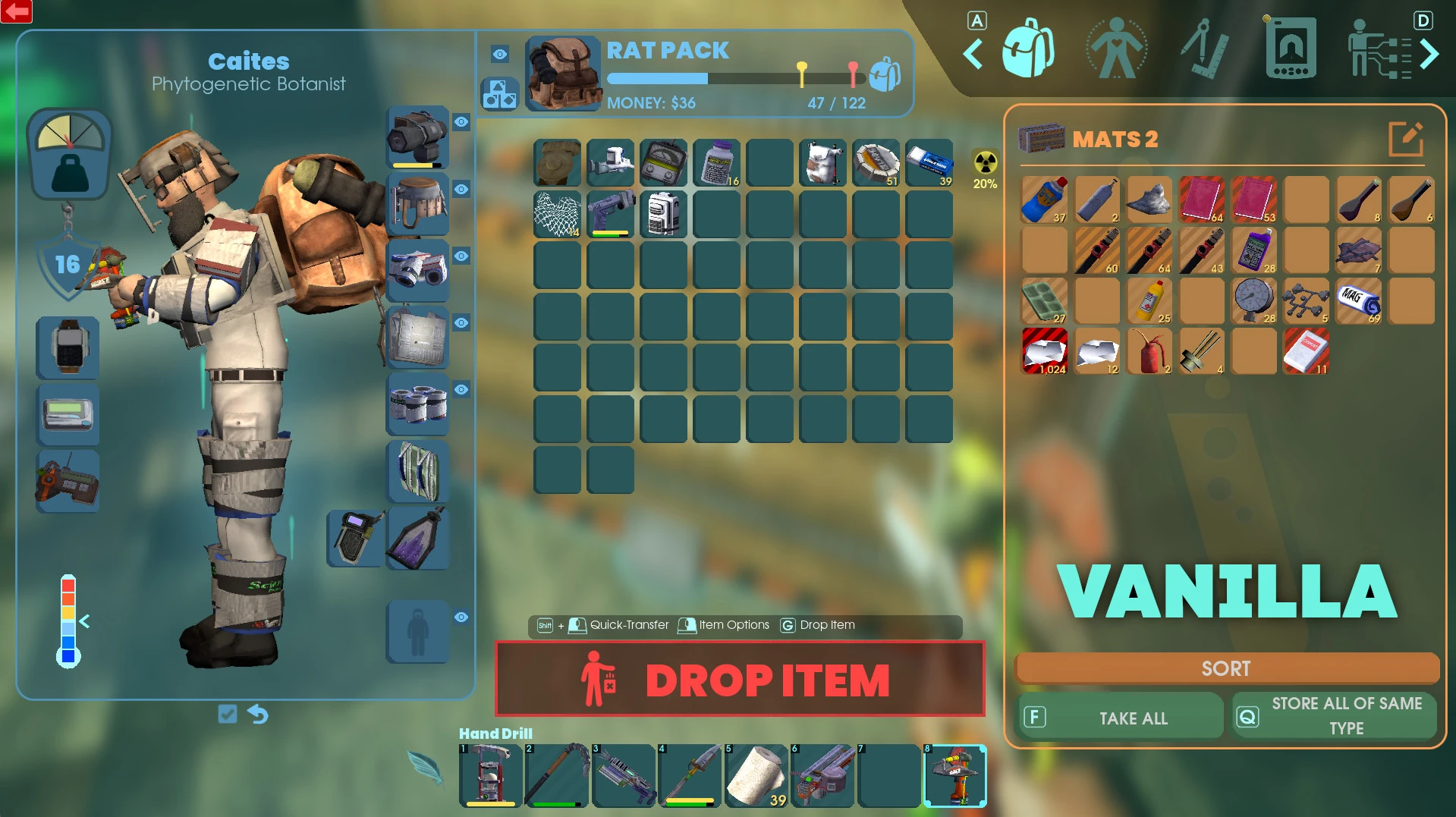The height and width of the screenshot is (817, 1456).
Task: Select the blue glue bottle stack
Action: [1044, 200]
